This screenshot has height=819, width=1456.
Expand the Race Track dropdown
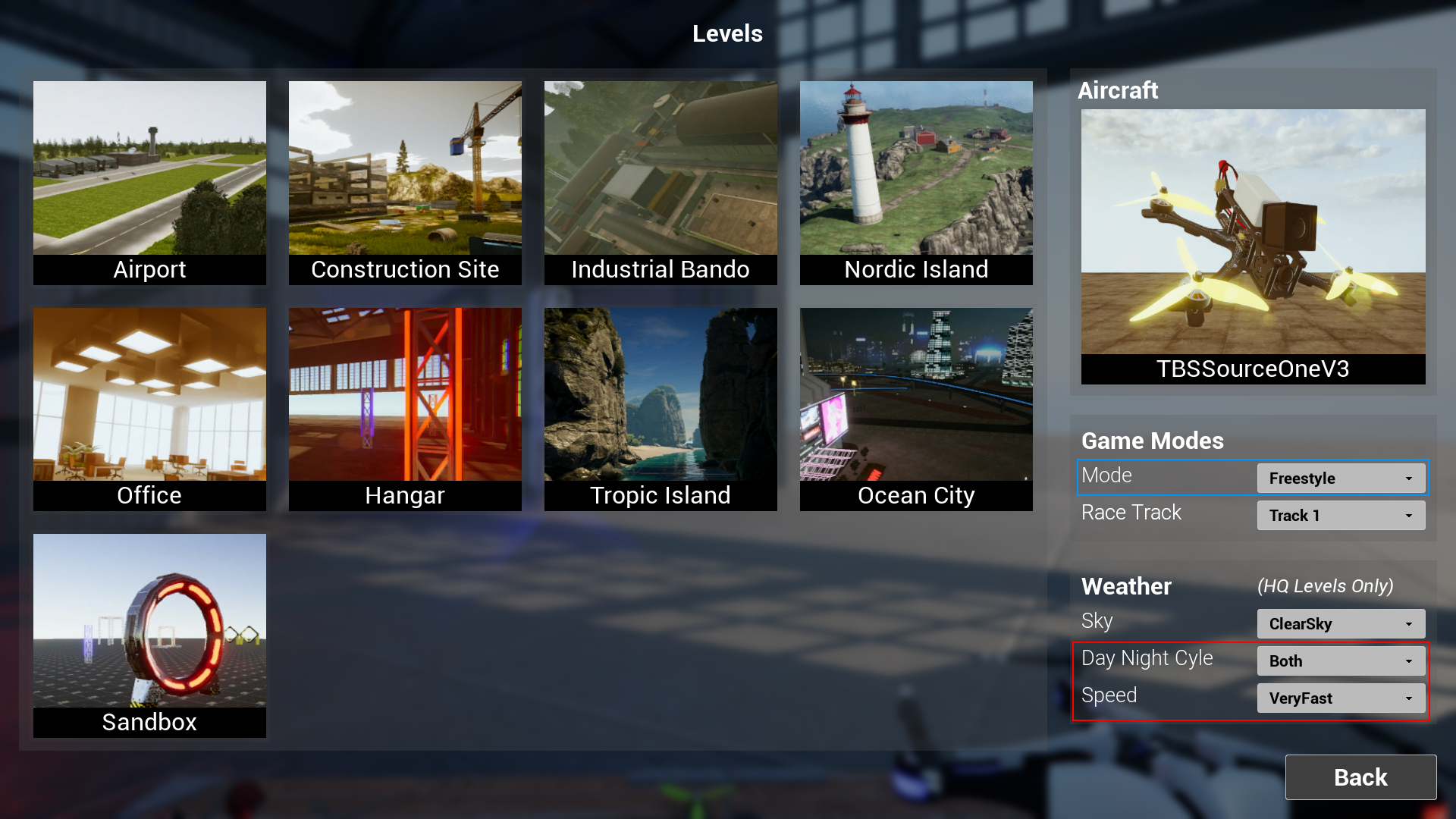(1341, 515)
